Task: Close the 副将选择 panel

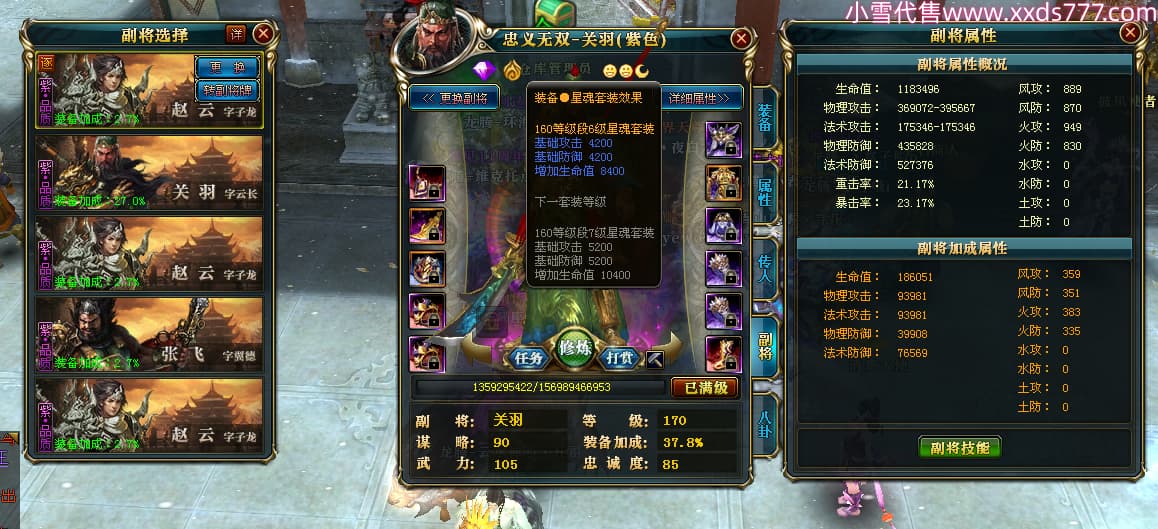Action: tap(264, 33)
